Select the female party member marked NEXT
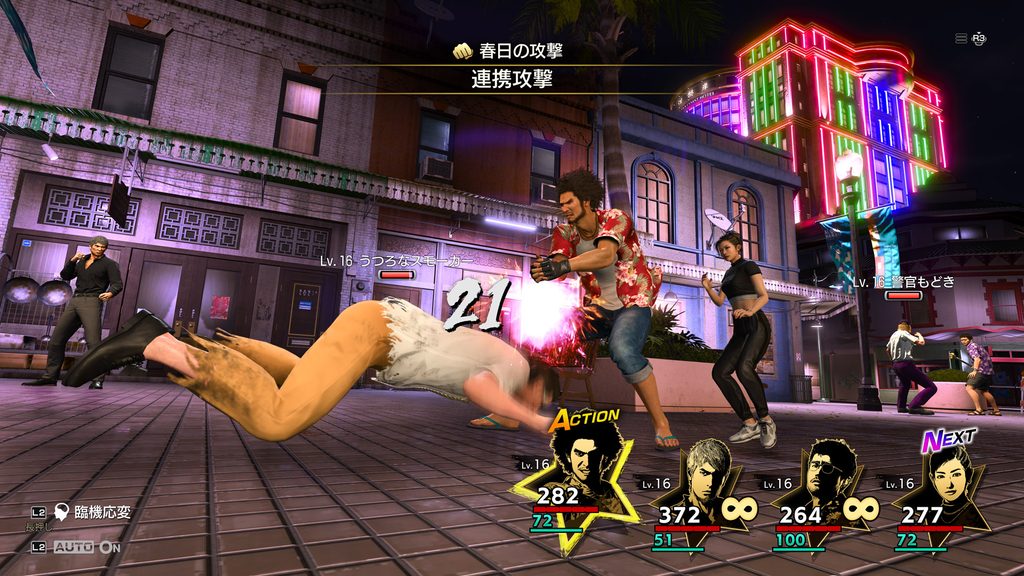 pyautogui.click(x=944, y=477)
